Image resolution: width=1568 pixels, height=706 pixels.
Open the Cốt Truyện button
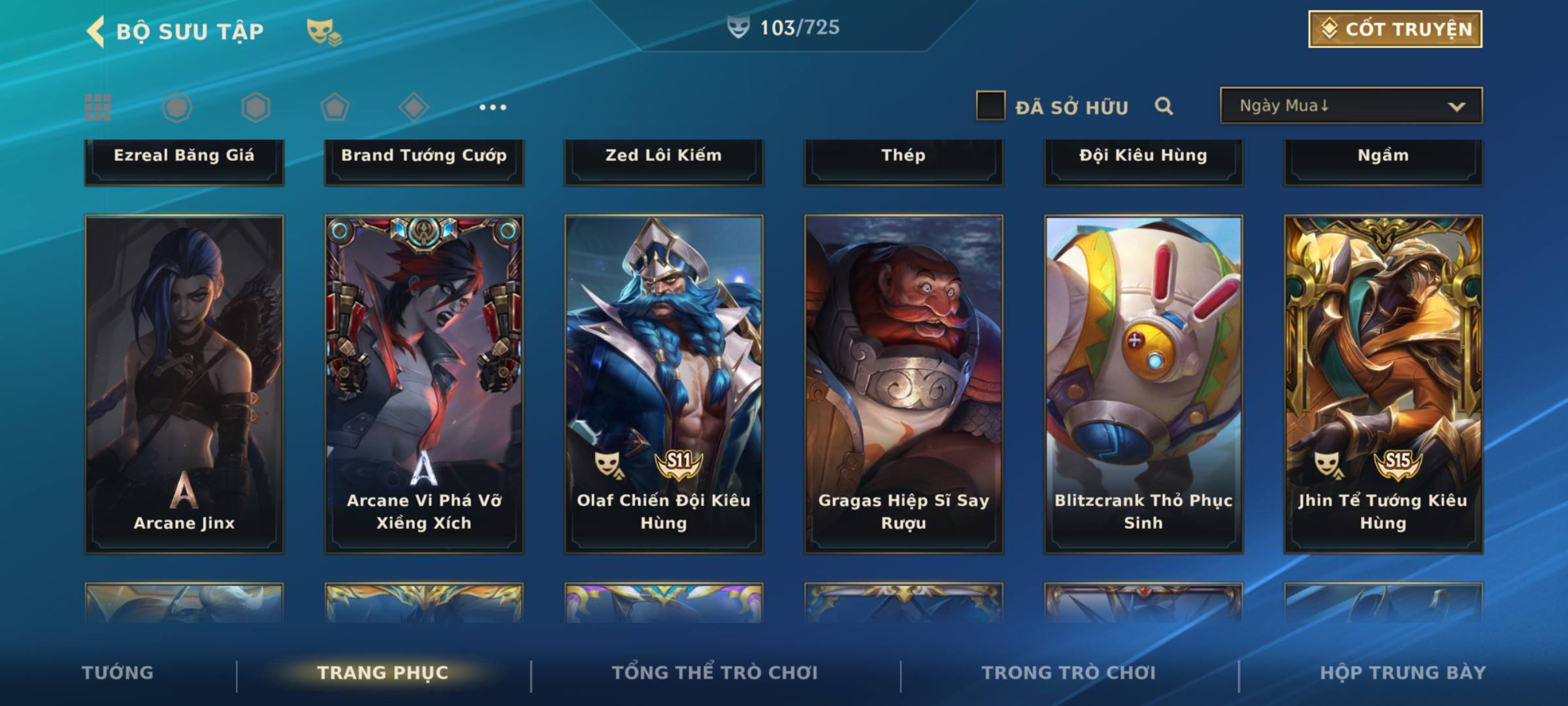click(1395, 29)
